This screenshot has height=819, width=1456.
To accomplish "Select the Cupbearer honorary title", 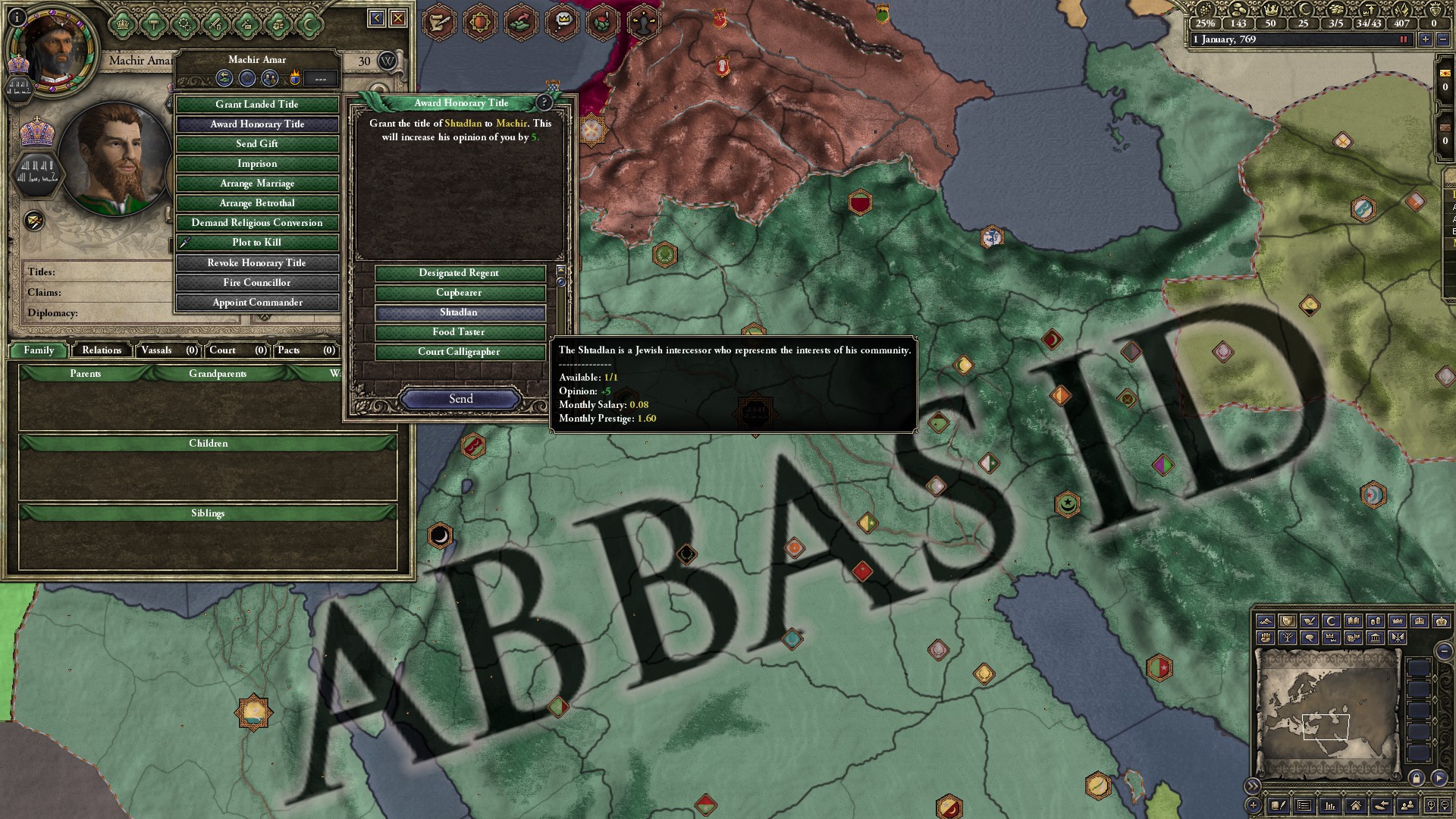I will pos(459,293).
